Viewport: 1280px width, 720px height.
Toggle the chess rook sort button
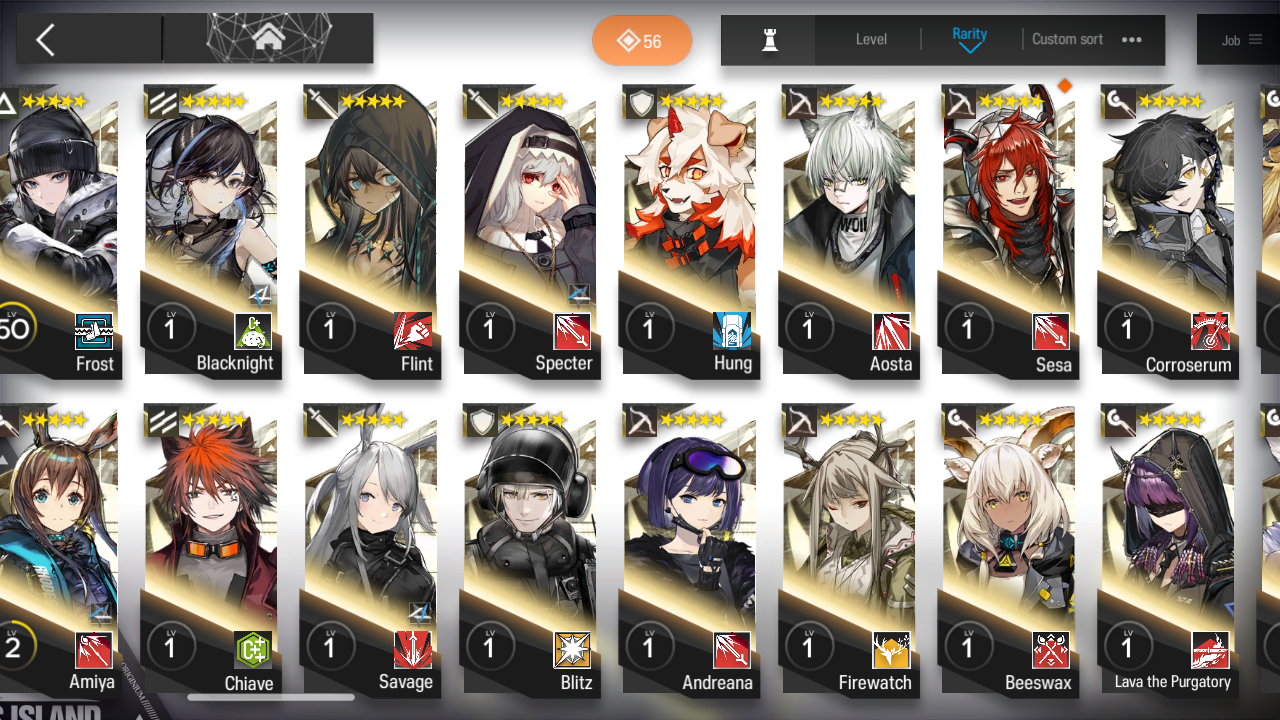769,40
